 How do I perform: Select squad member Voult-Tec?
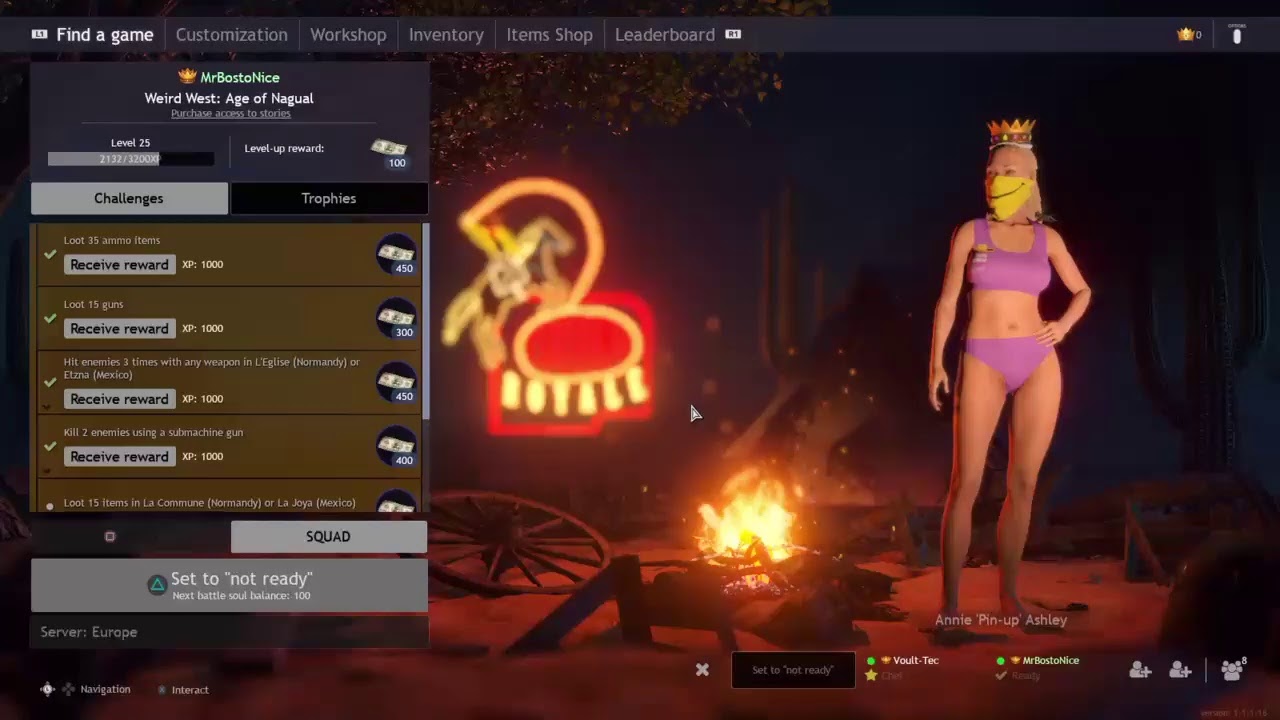click(915, 661)
